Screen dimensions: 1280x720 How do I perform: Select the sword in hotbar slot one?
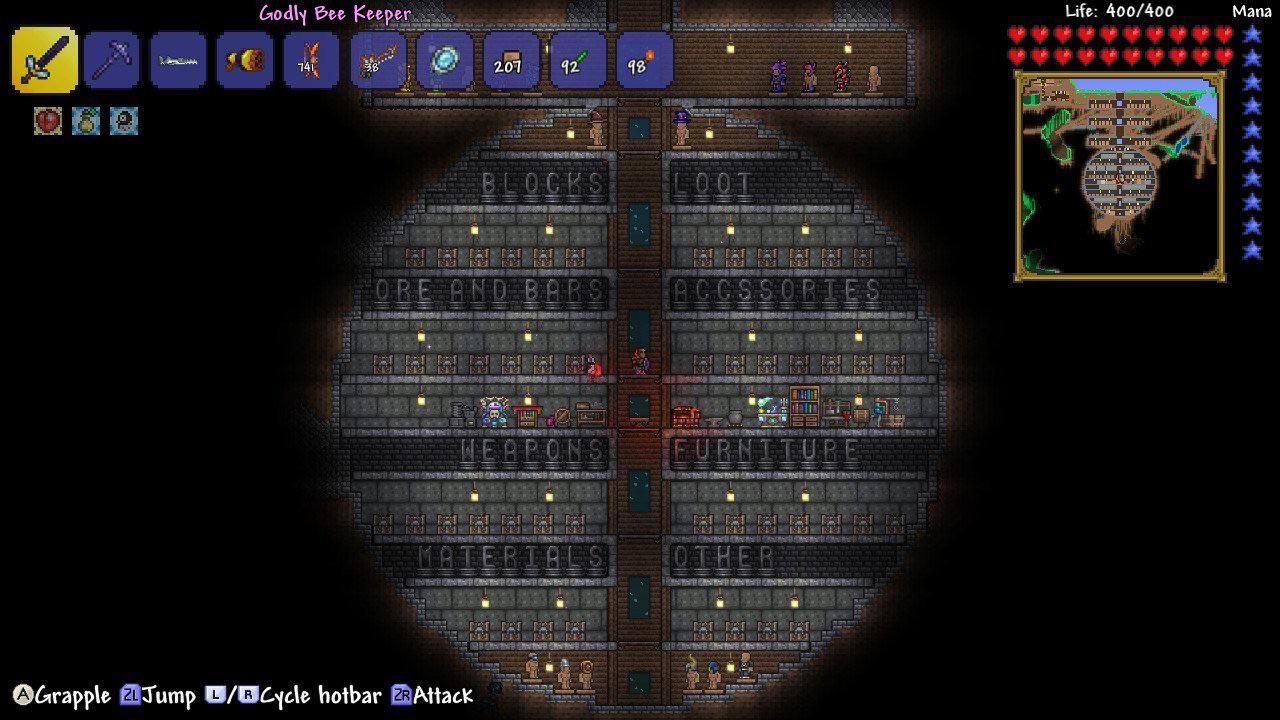tap(44, 60)
